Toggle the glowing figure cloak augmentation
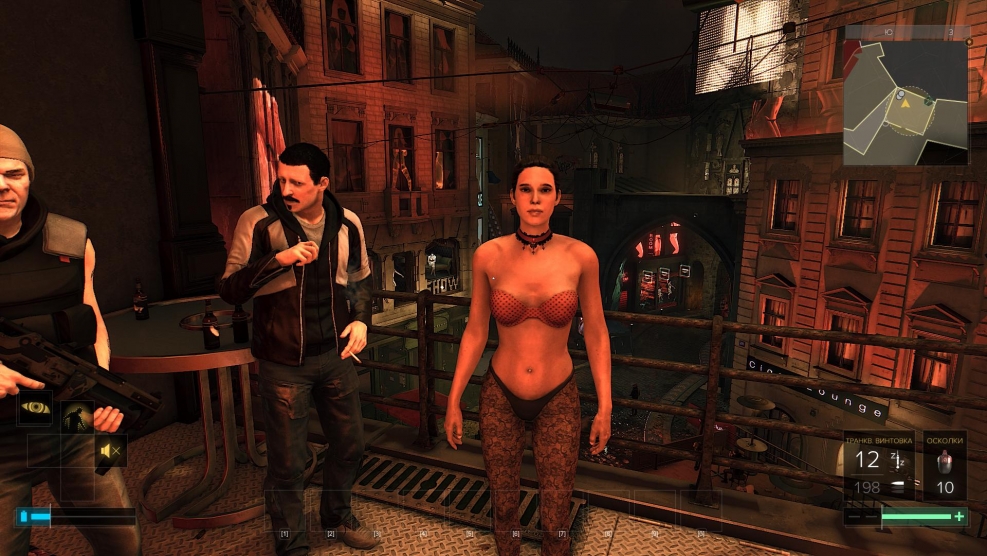 click(x=77, y=418)
